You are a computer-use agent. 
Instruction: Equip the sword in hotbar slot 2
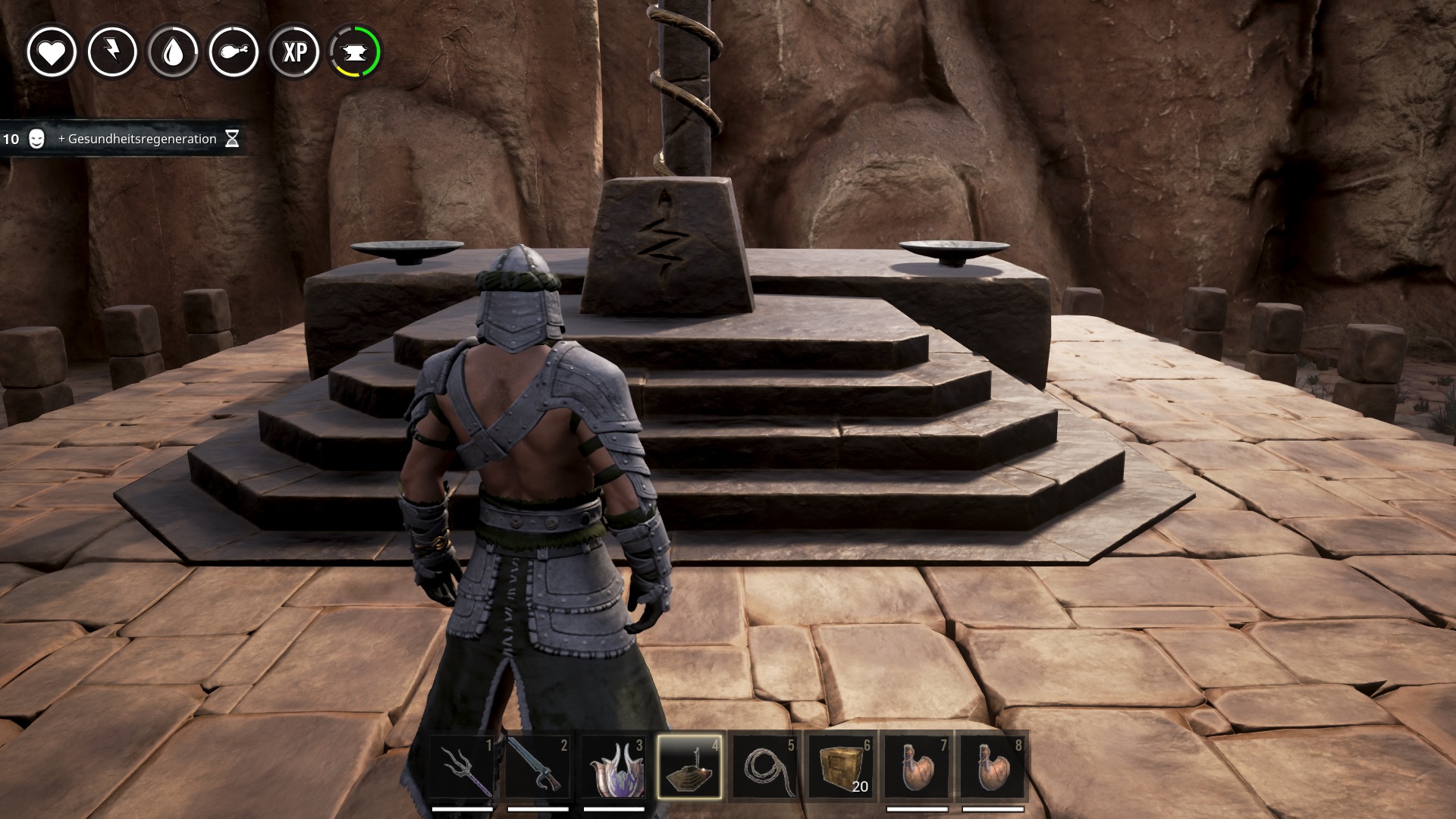(538, 766)
